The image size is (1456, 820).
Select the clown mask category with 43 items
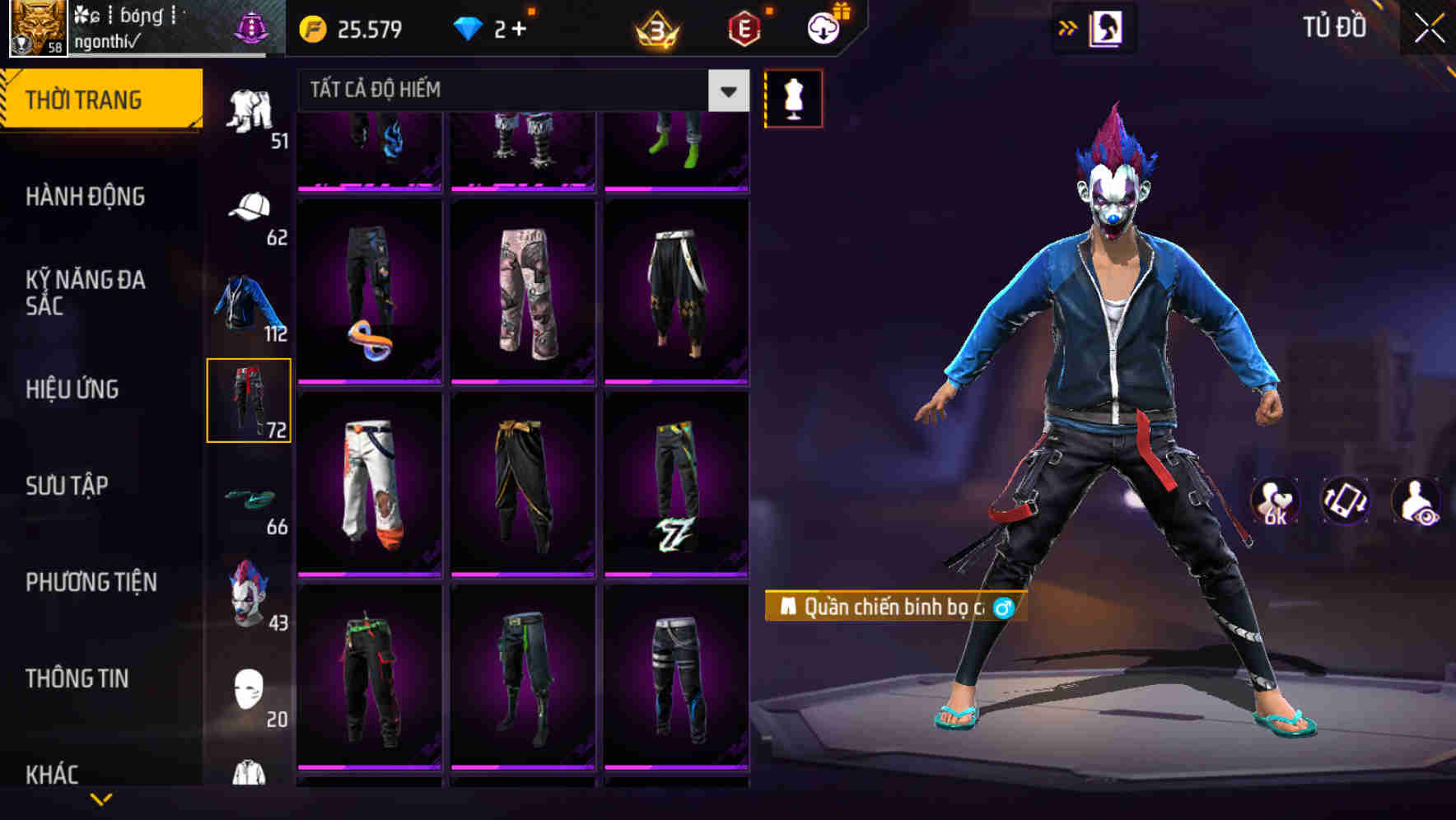(x=250, y=591)
